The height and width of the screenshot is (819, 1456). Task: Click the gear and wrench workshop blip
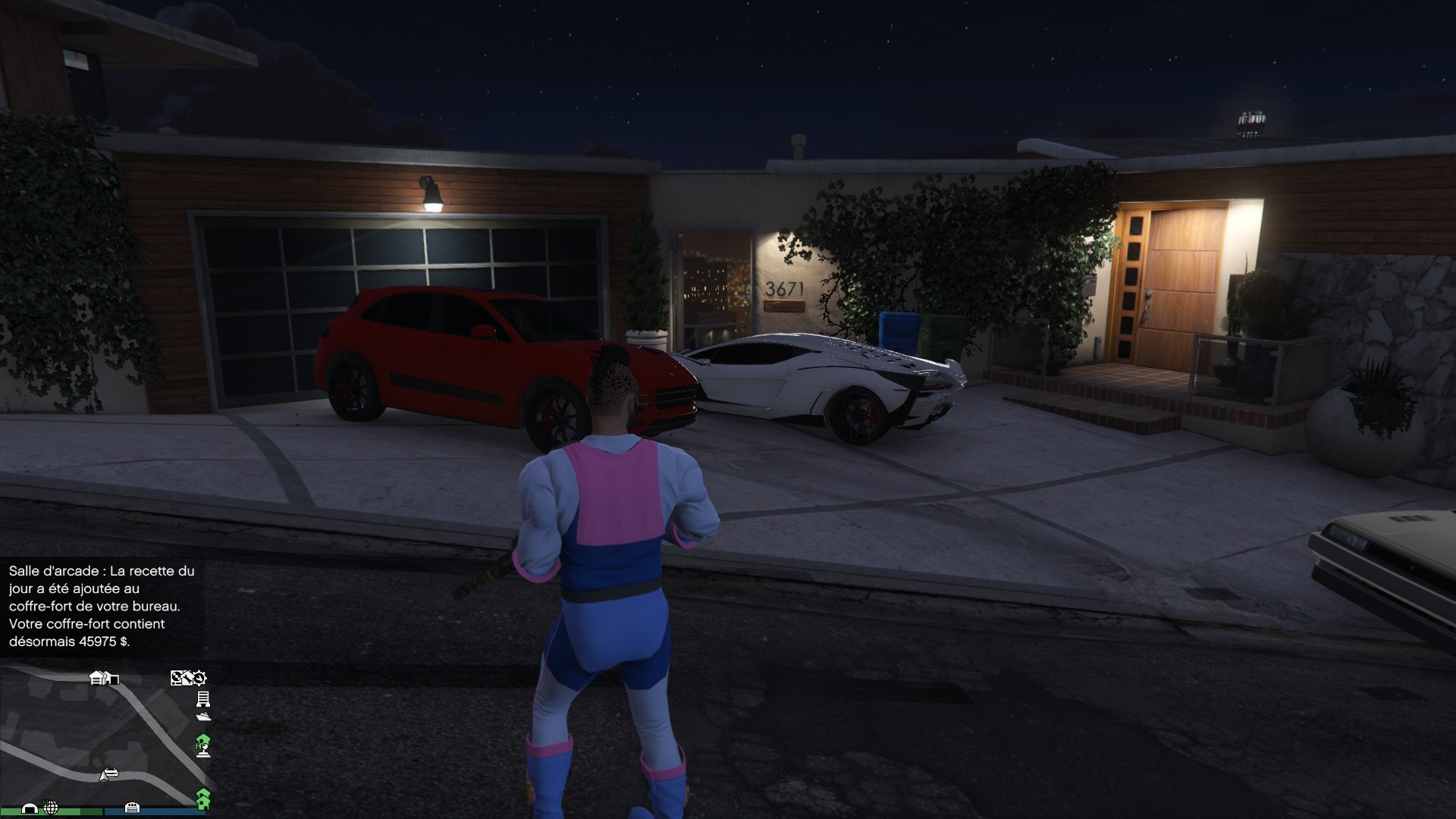click(x=199, y=677)
